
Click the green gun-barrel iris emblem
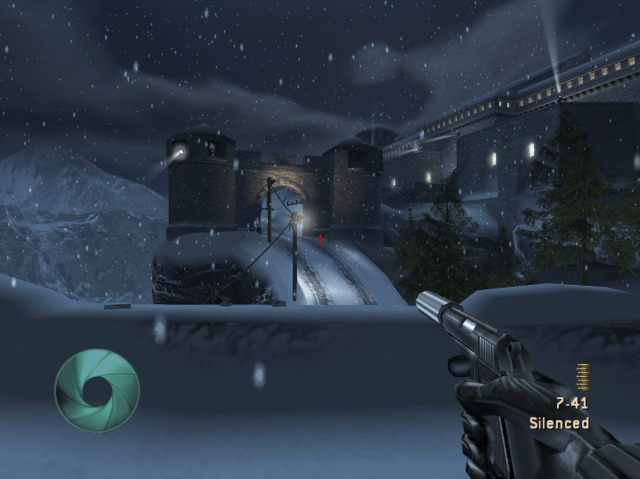pyautogui.click(x=97, y=390)
